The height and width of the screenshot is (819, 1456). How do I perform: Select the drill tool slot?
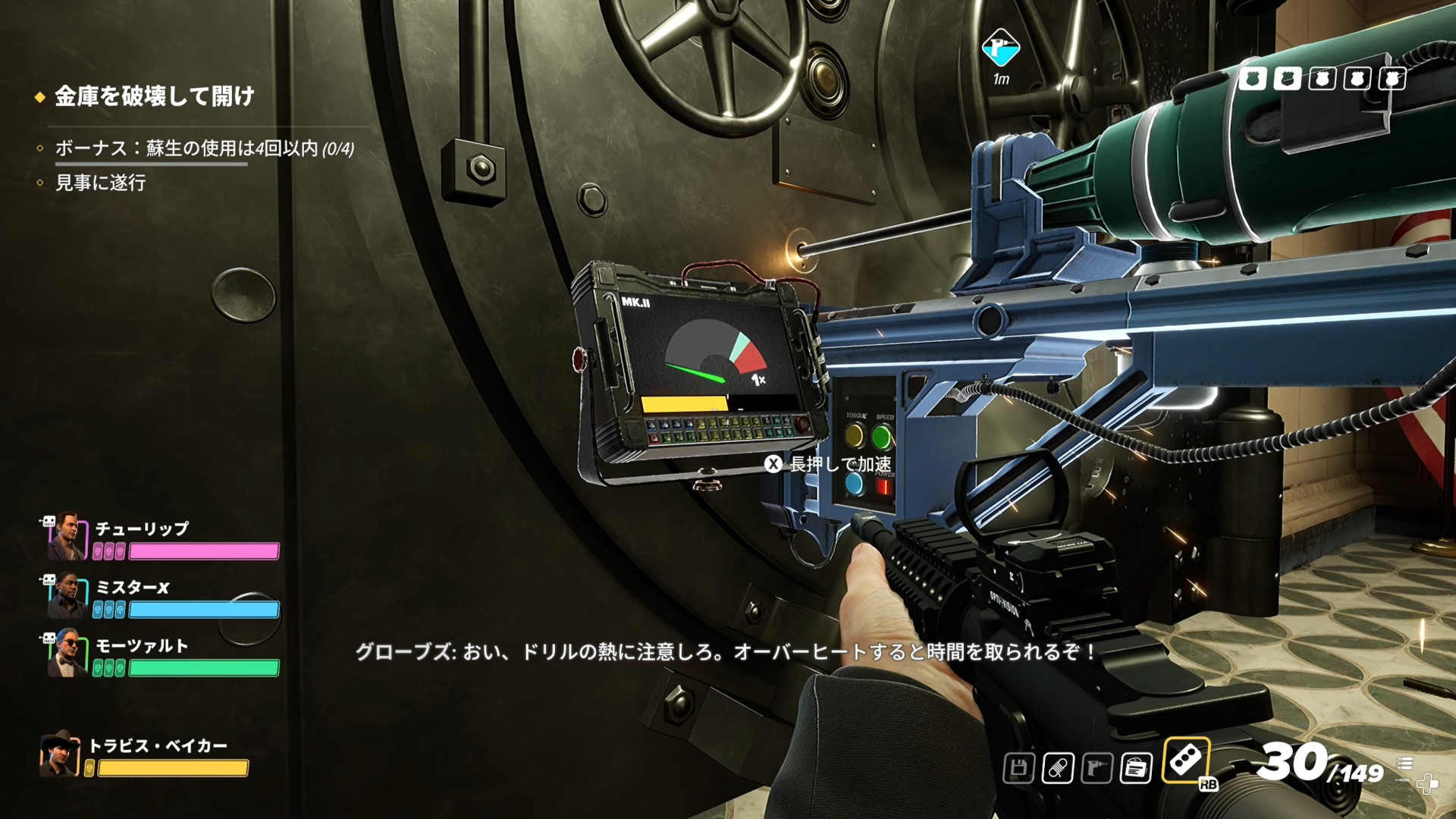(x=1097, y=768)
